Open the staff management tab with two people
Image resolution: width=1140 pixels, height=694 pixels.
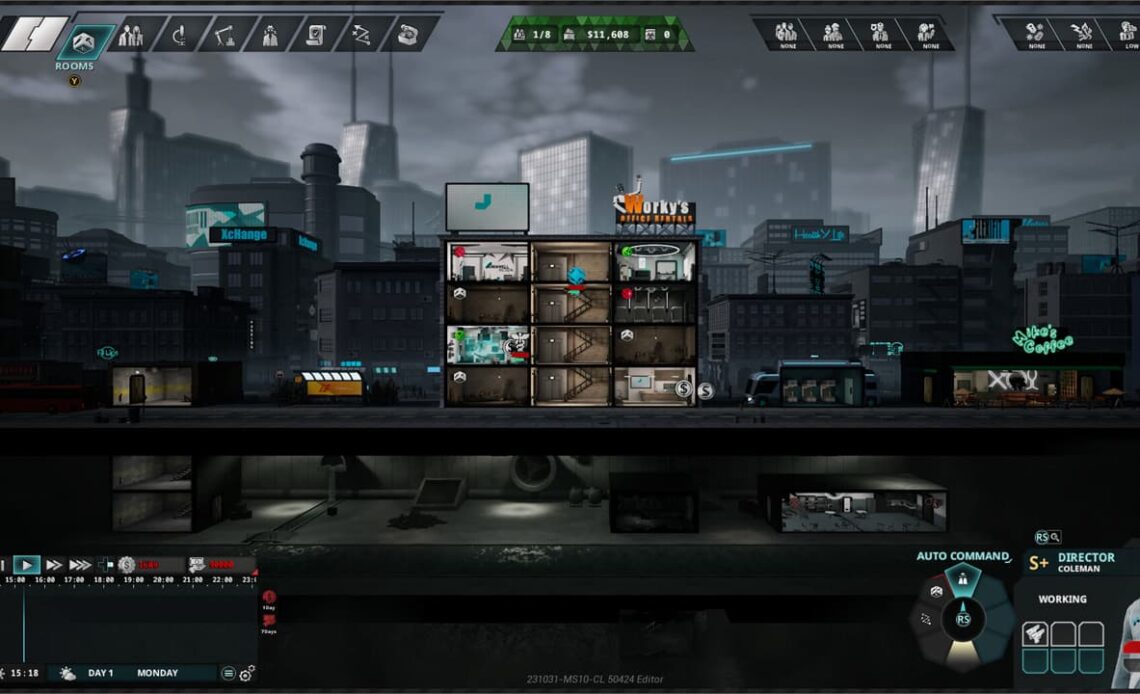pos(131,35)
